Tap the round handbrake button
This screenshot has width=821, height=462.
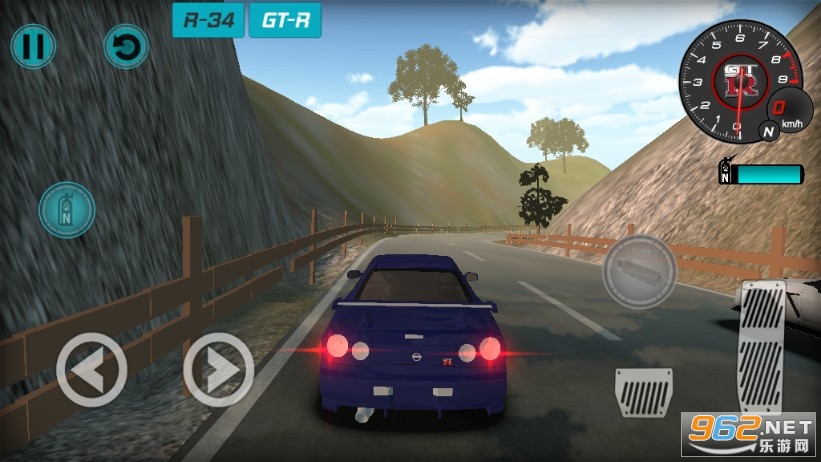(x=639, y=271)
